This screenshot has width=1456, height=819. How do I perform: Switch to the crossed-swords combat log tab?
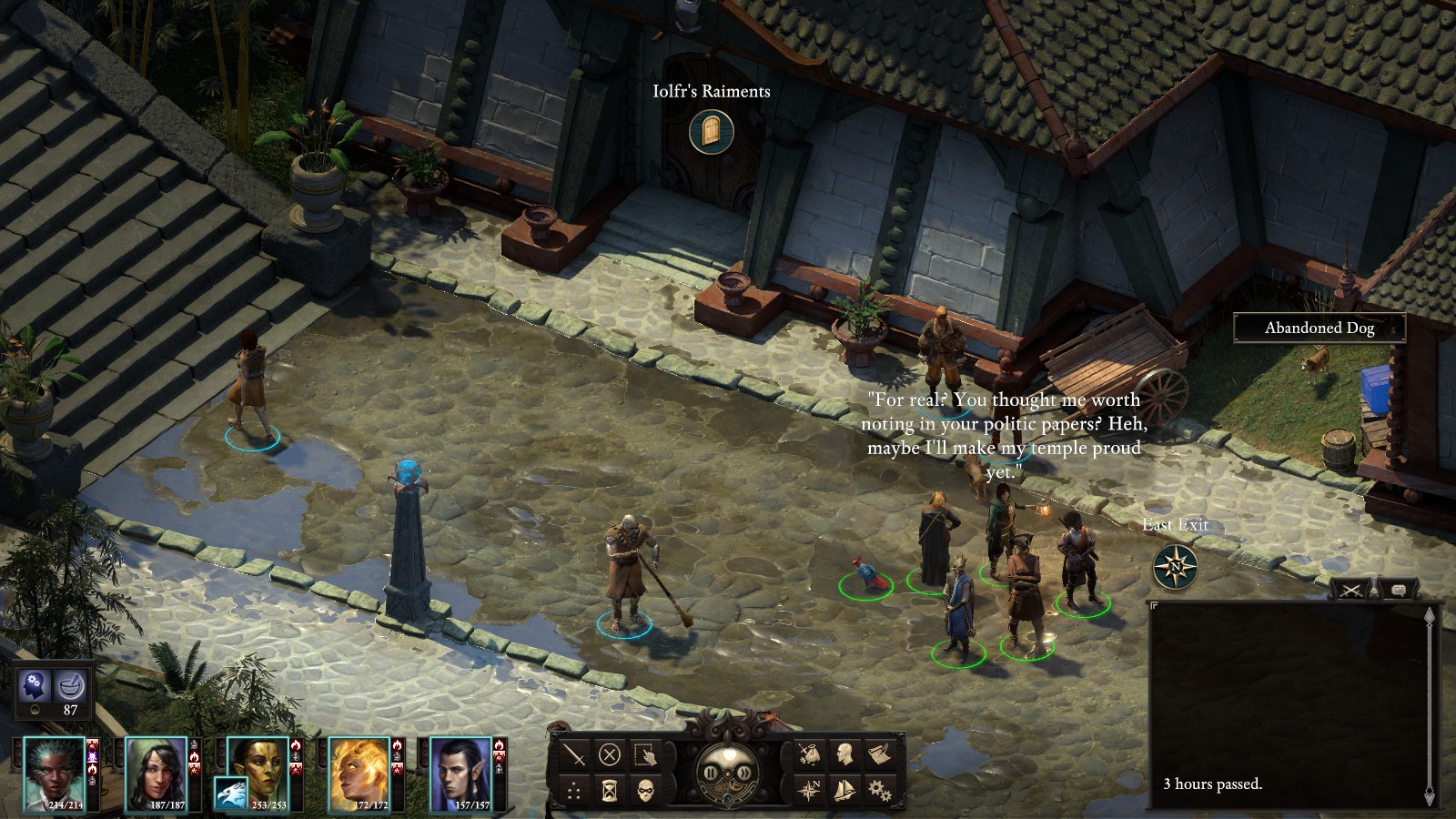coord(1351,591)
